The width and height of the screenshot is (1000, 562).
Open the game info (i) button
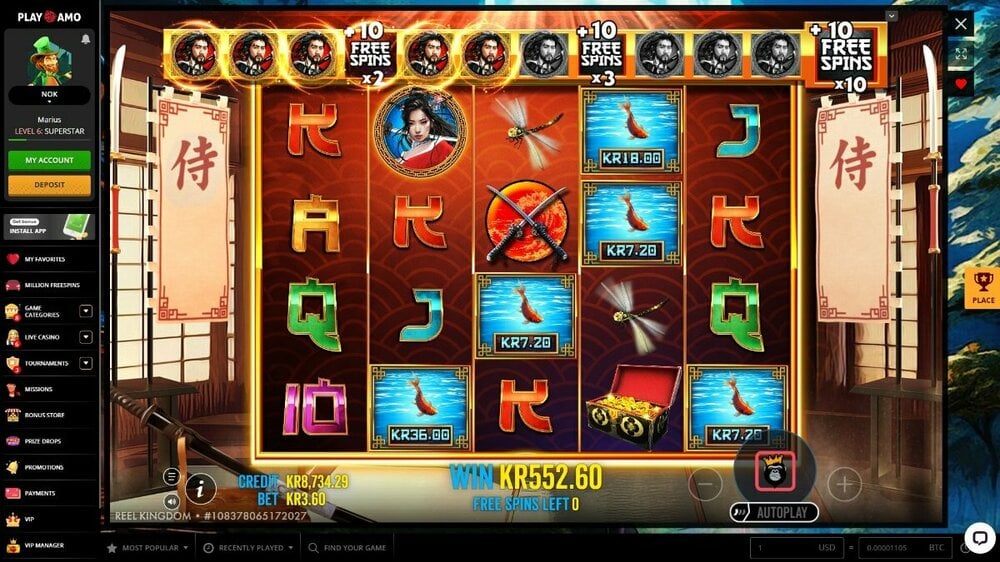pos(201,488)
